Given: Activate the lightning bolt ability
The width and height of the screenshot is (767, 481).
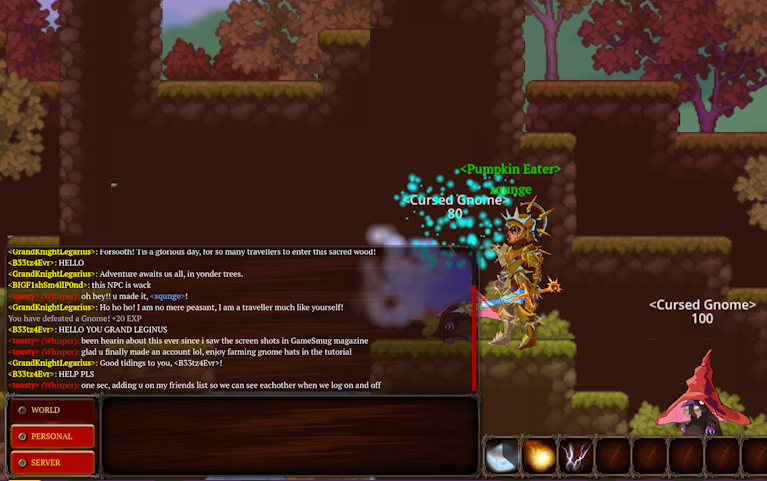Looking at the screenshot, I should (576, 456).
